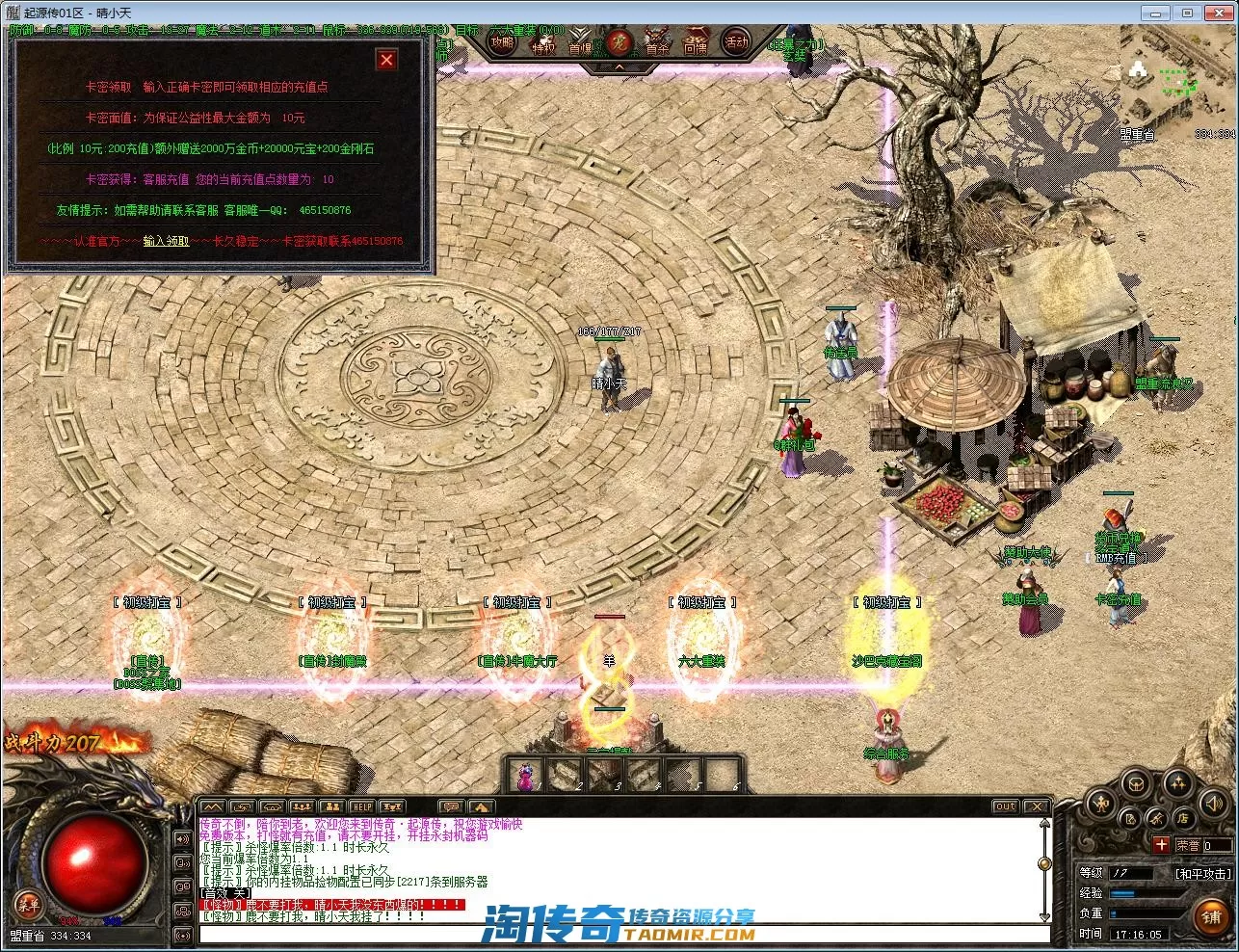Viewport: 1239px width, 952px height.
Task: Open the 首杀 first-kill menu
Action: pos(657,45)
